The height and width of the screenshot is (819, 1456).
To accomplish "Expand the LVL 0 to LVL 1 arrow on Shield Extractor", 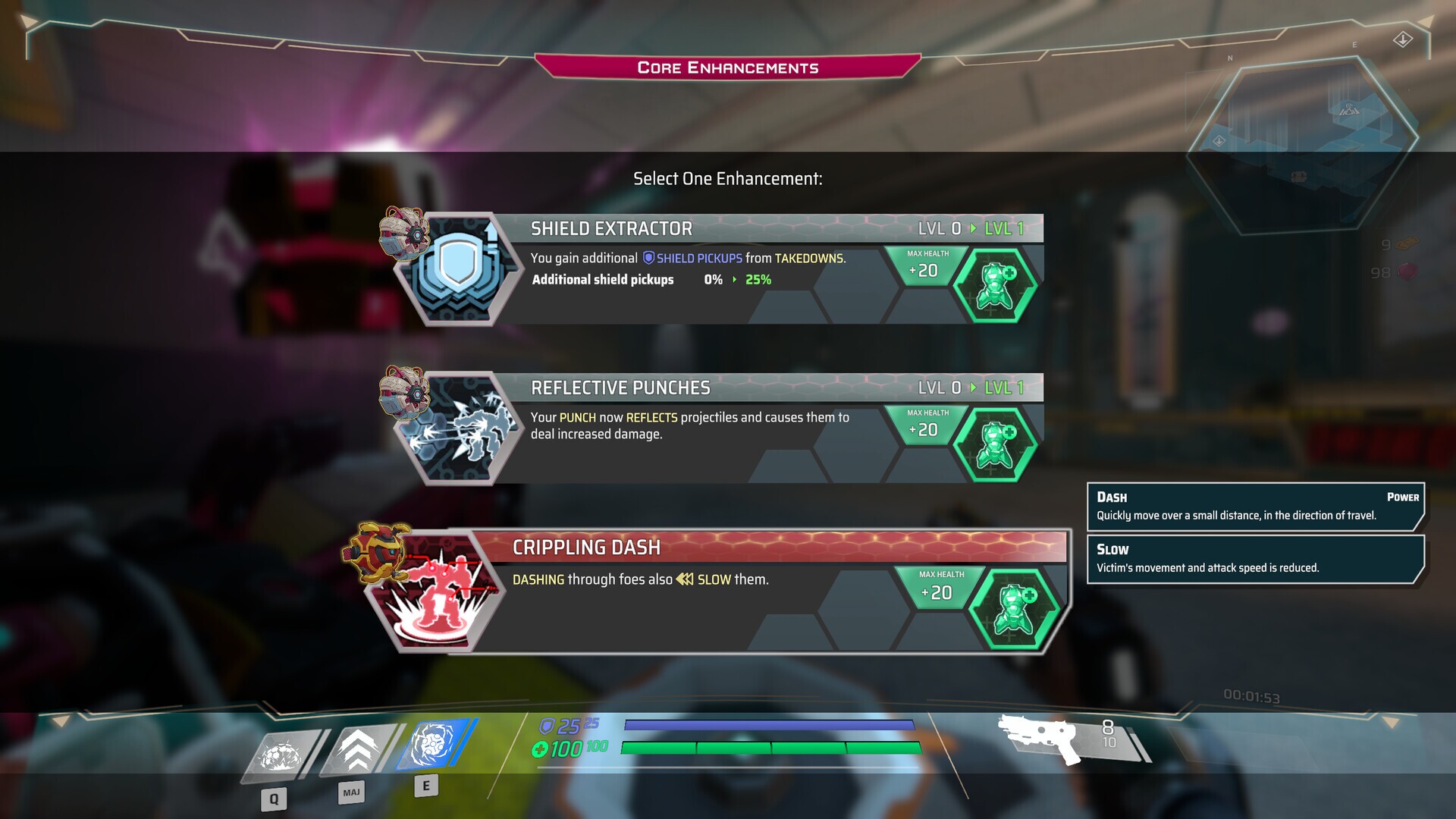I will 973,227.
